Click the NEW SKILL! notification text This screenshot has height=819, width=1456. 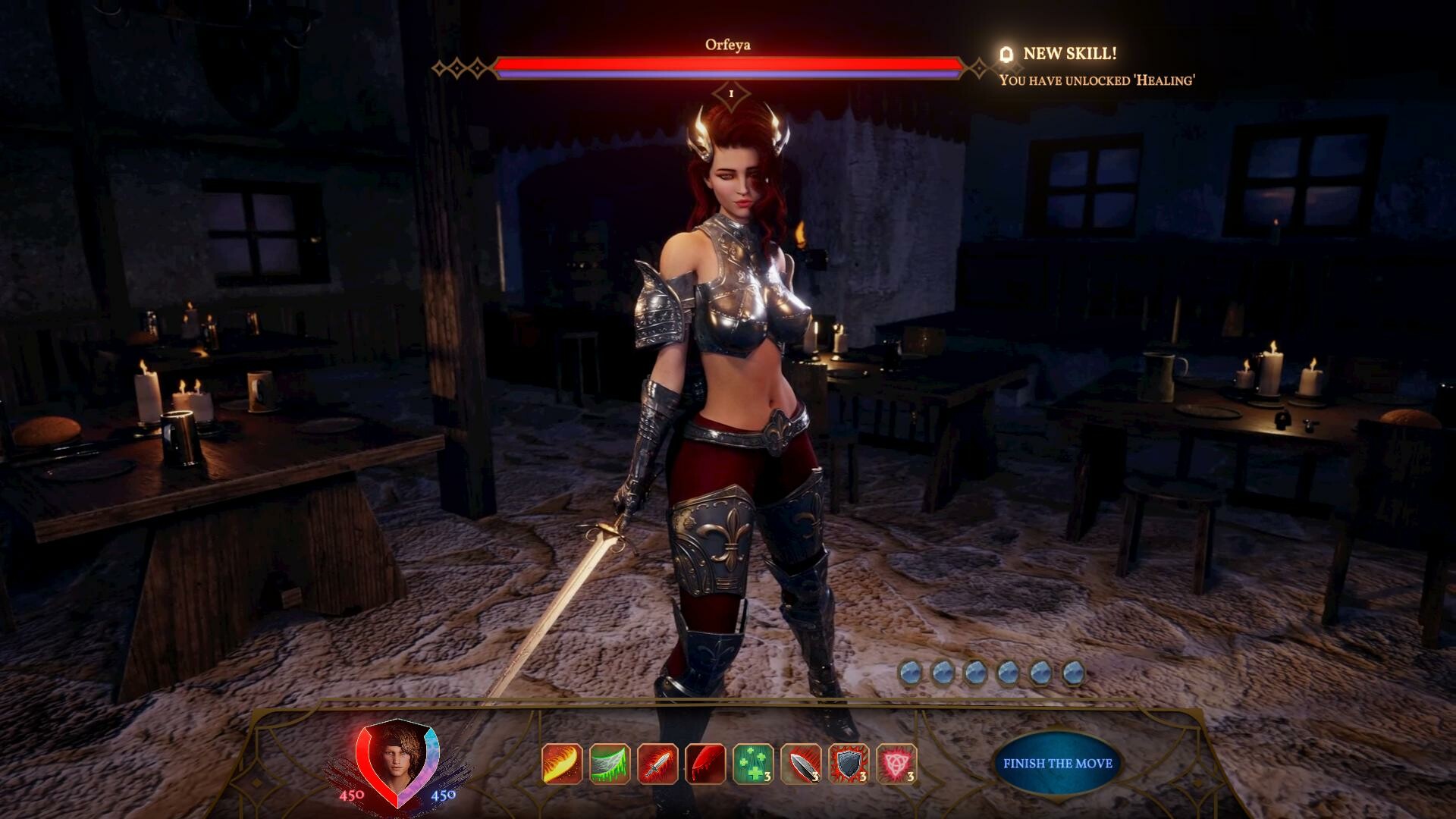pos(1072,53)
